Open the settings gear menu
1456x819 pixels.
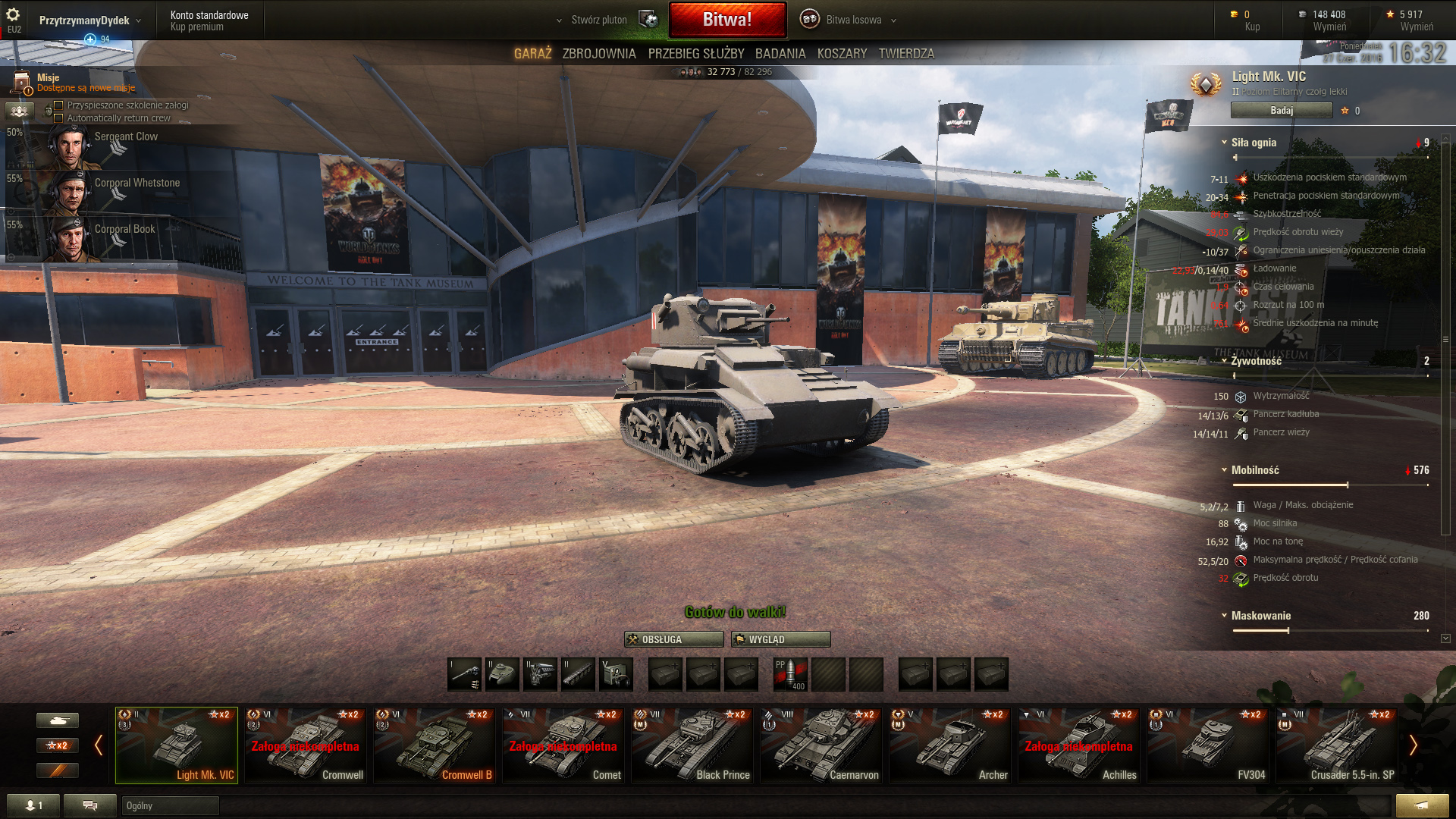(x=13, y=15)
